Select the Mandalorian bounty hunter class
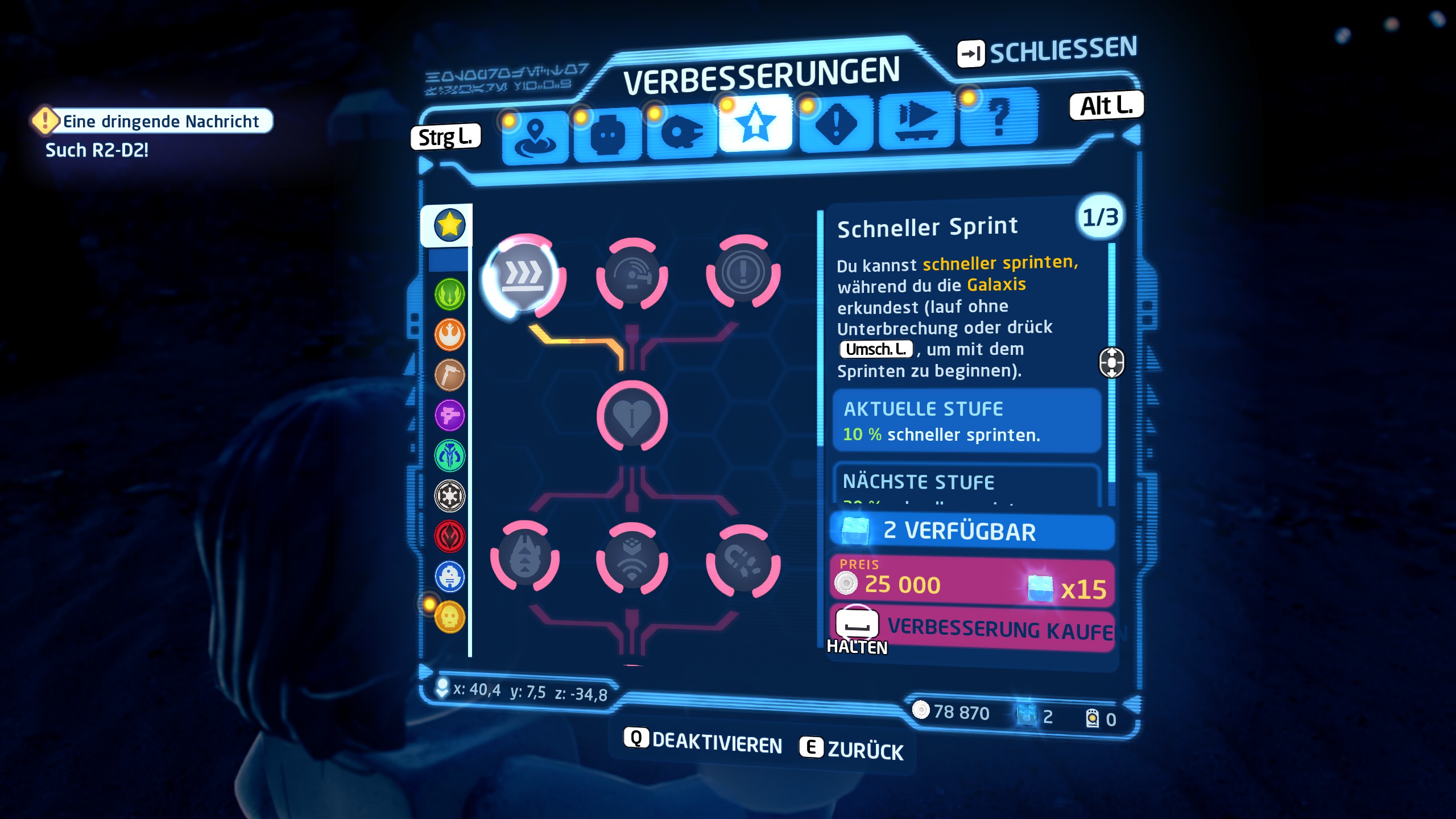Viewport: 1456px width, 819px height. 449,456
